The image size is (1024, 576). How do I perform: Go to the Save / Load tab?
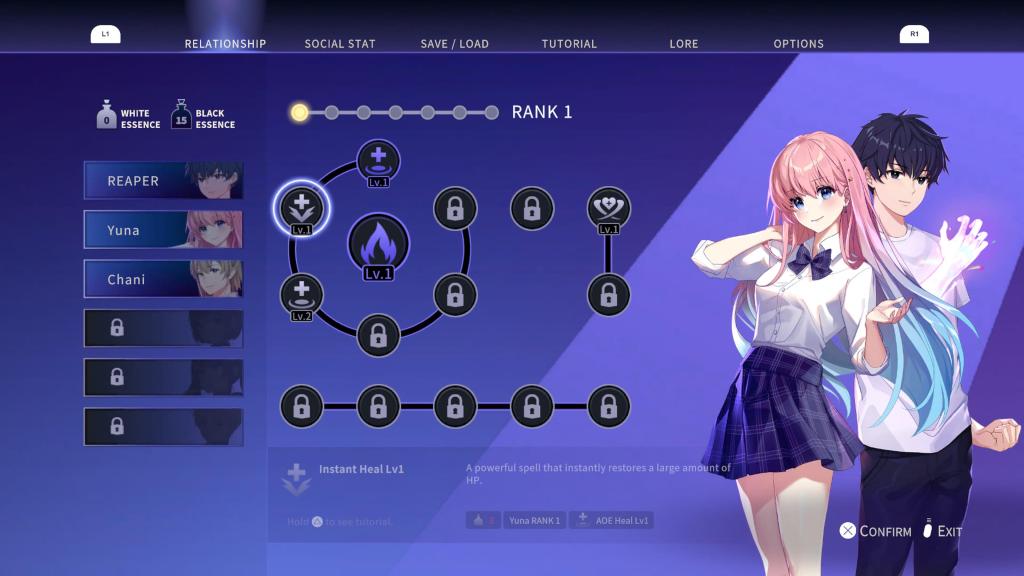[454, 44]
